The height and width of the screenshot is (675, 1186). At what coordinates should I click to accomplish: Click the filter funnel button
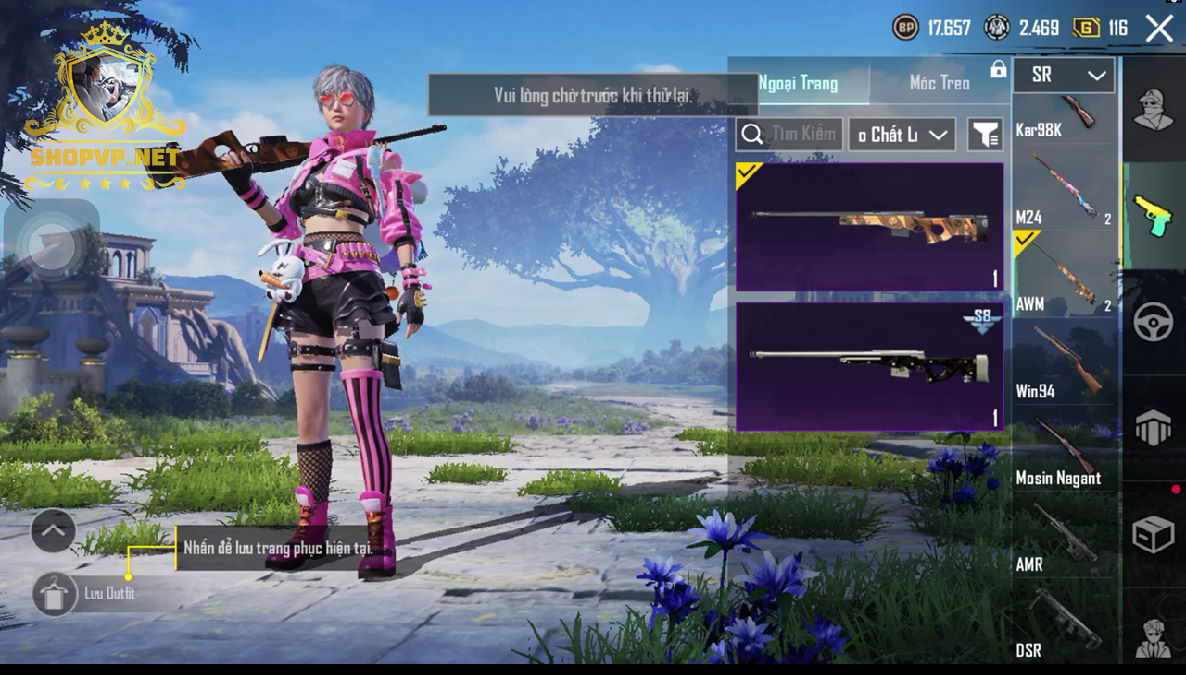click(x=985, y=134)
